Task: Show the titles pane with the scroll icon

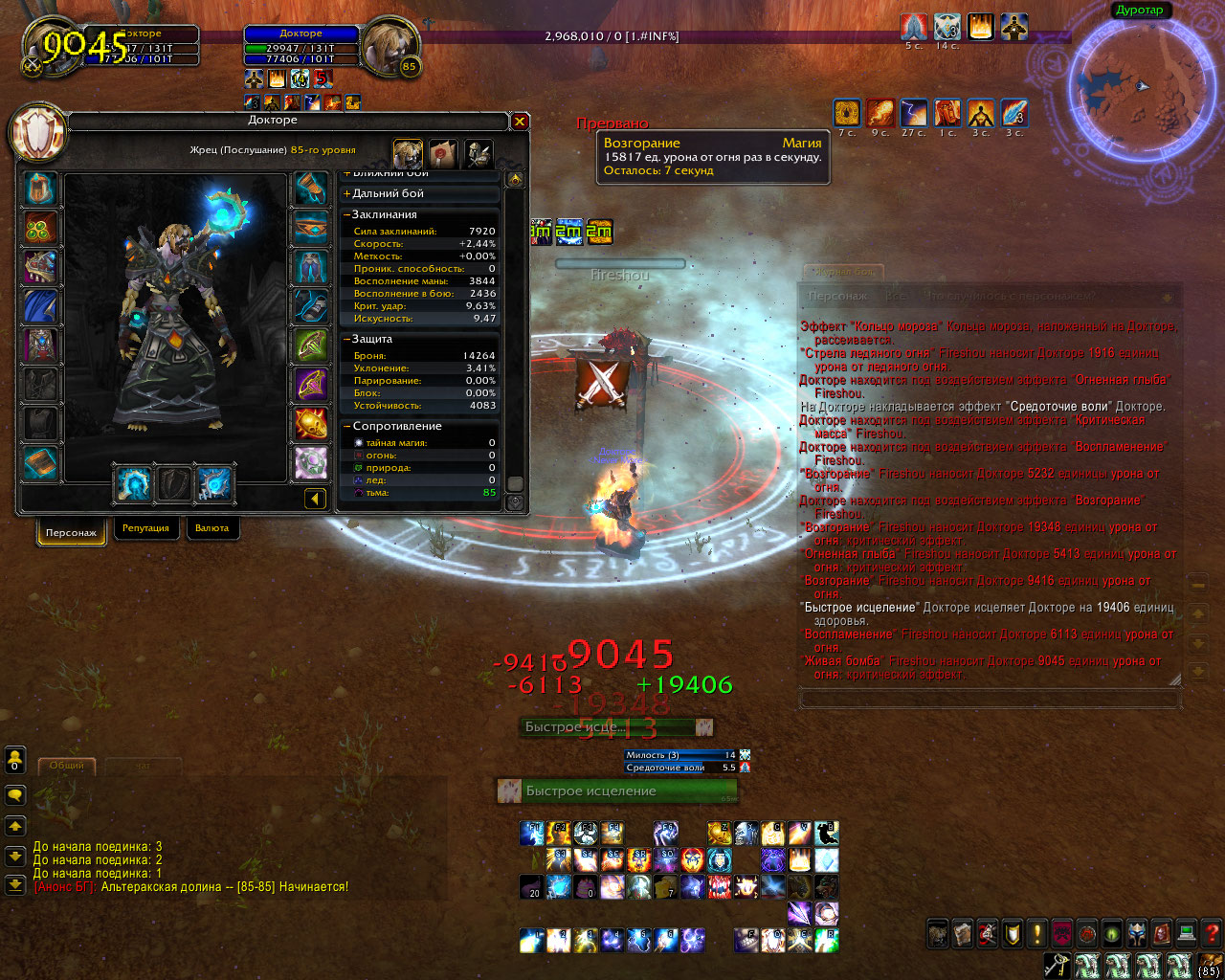Action: coord(442,153)
